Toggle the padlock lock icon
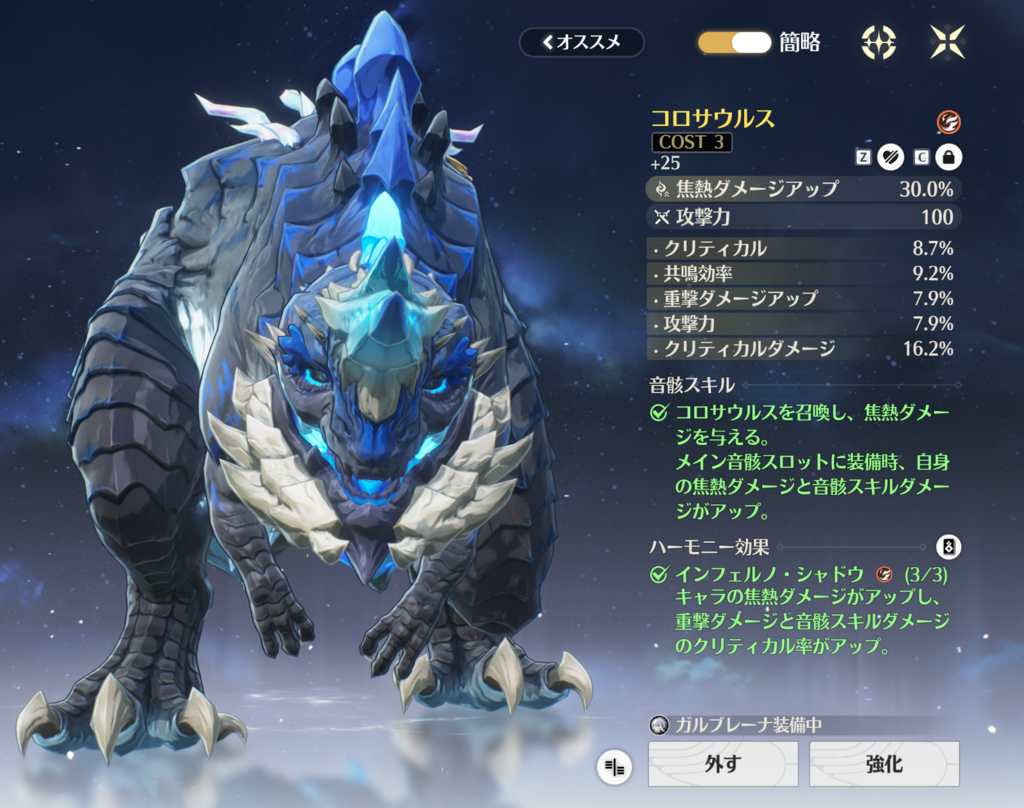1024x808 pixels. pyautogui.click(x=947, y=156)
